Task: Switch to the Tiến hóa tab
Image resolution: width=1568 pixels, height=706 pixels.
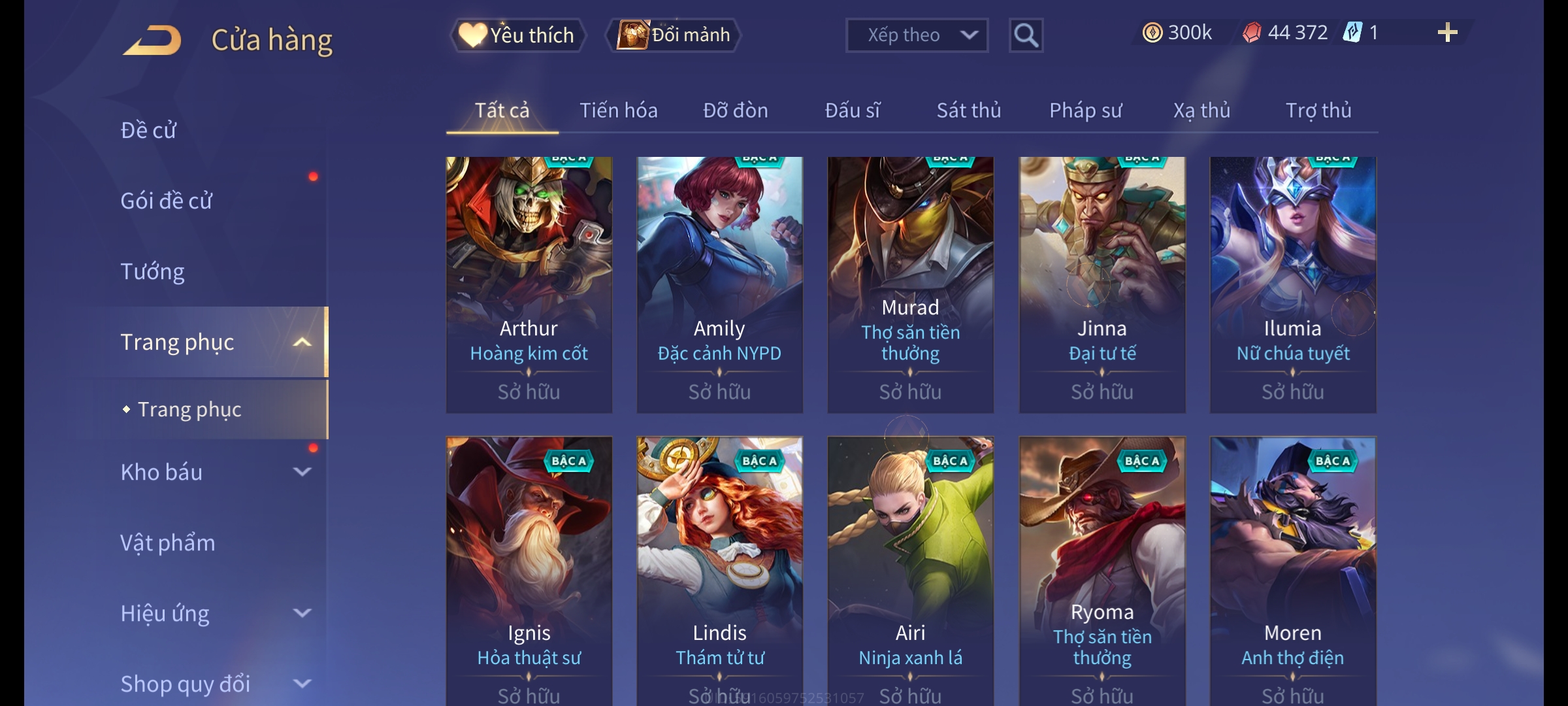Action: tap(618, 110)
